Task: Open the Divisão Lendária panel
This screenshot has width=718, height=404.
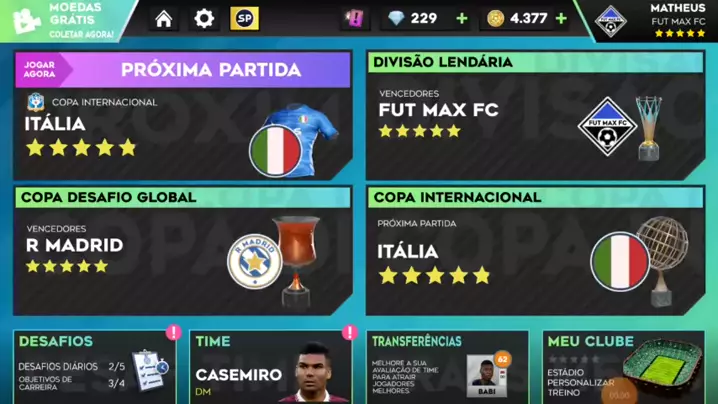Action: (x=533, y=115)
